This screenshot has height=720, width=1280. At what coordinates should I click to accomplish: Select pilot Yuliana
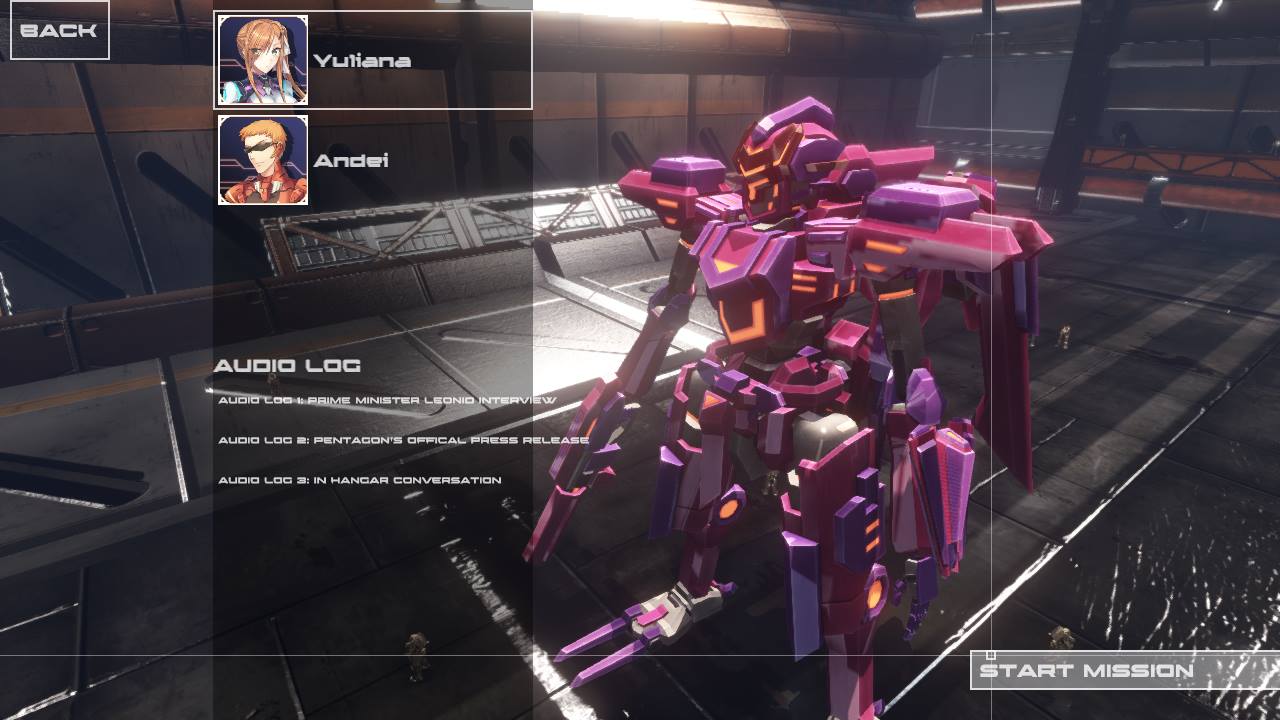(372, 60)
